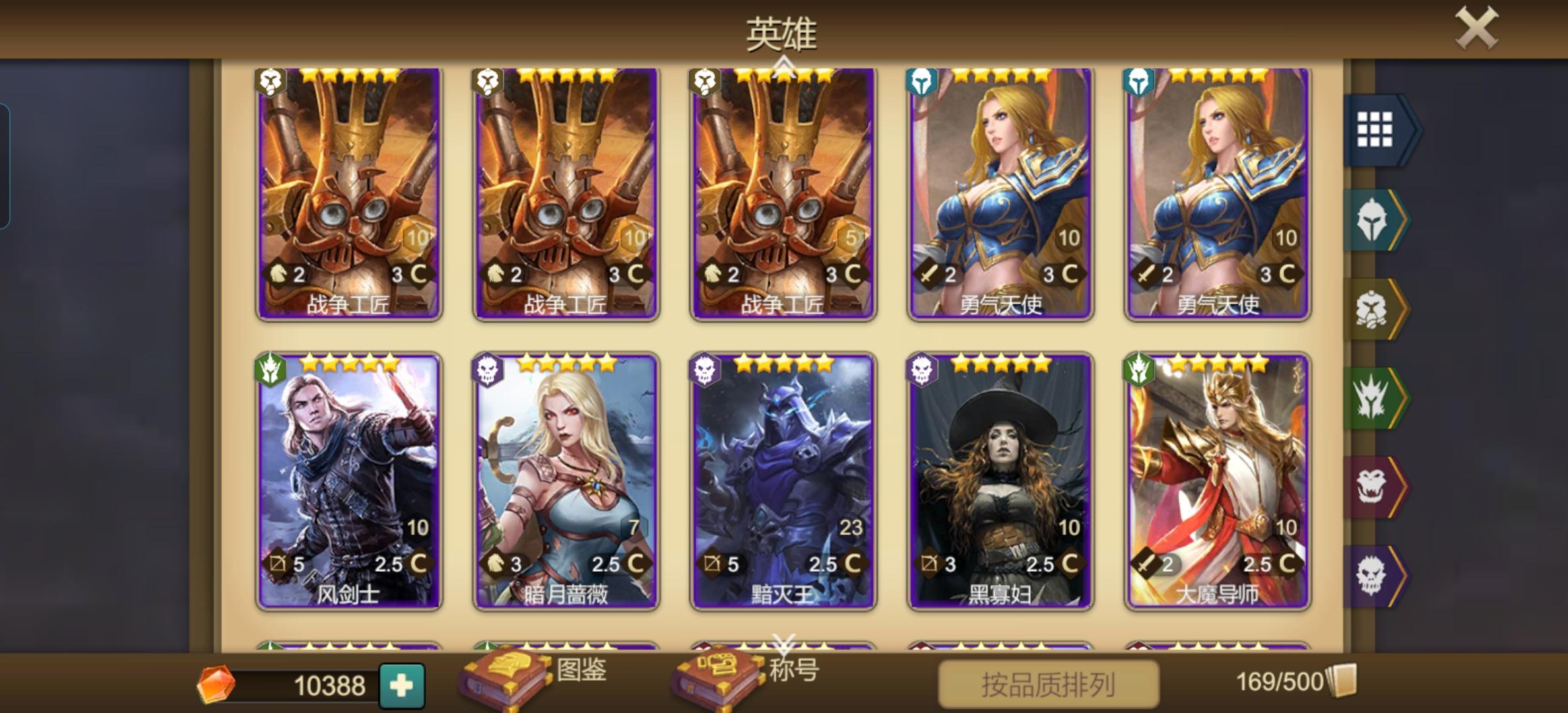Click the lion emblem on 战争工匠 card
This screenshot has width=1568, height=713.
[270, 81]
